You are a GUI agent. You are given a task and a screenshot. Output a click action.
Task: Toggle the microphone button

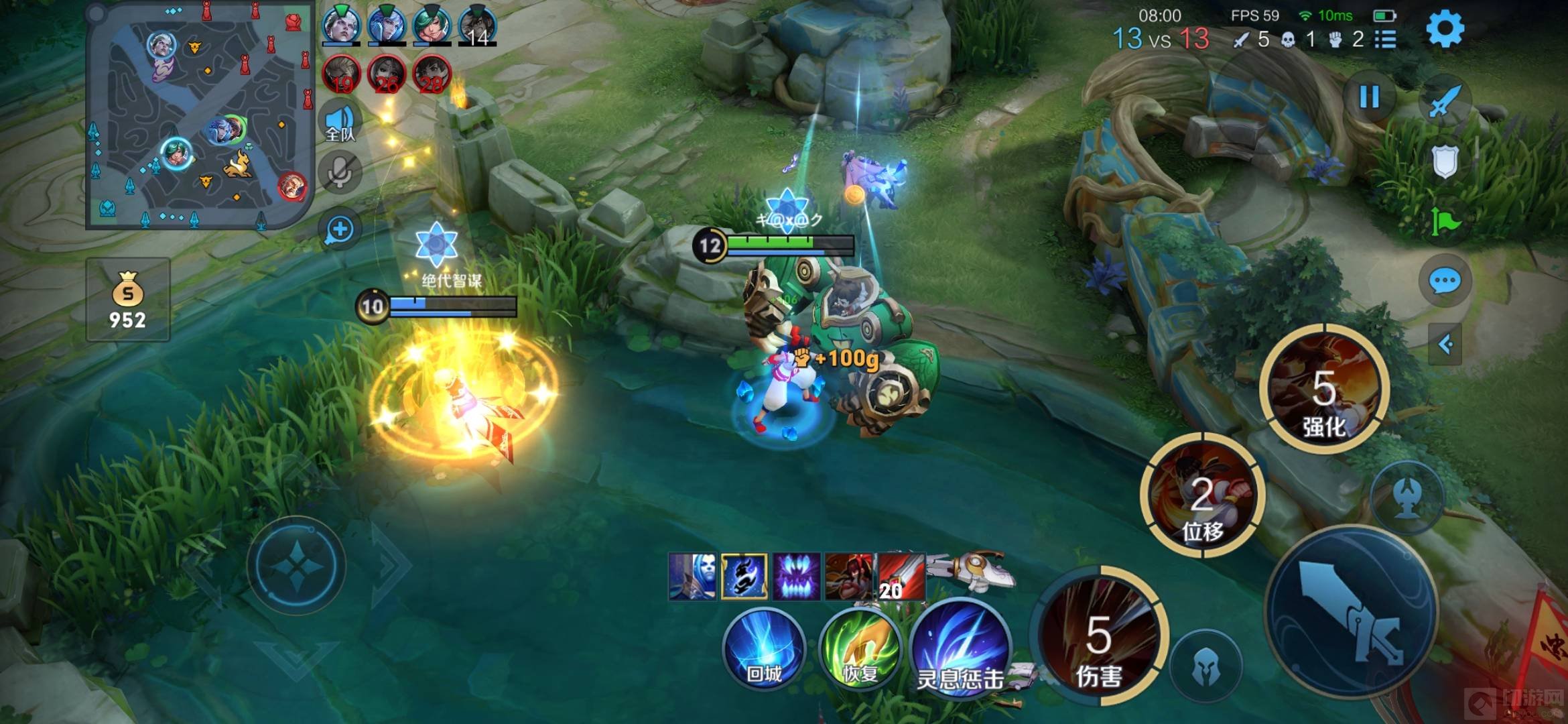click(x=340, y=173)
